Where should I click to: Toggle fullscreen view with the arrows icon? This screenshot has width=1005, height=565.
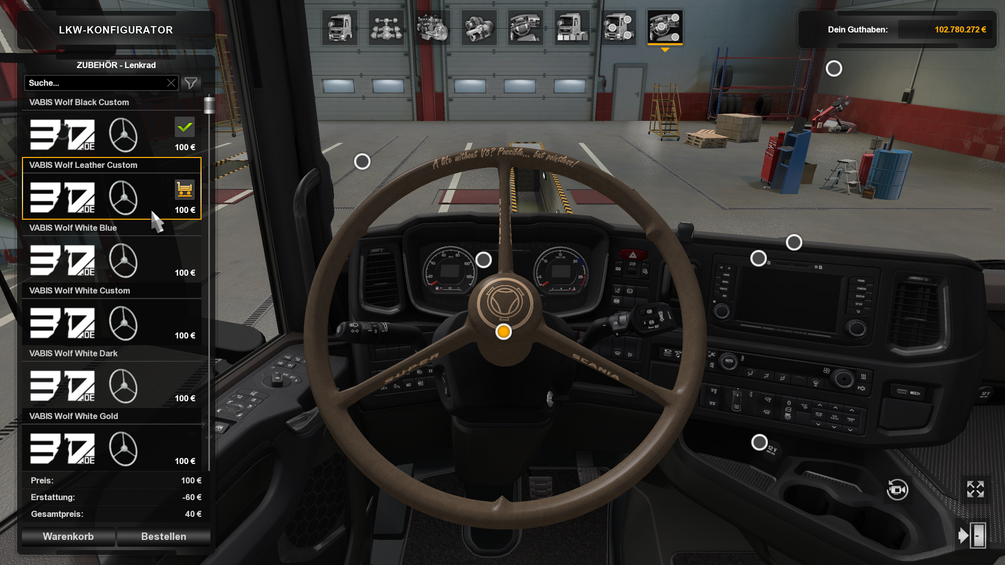975,489
